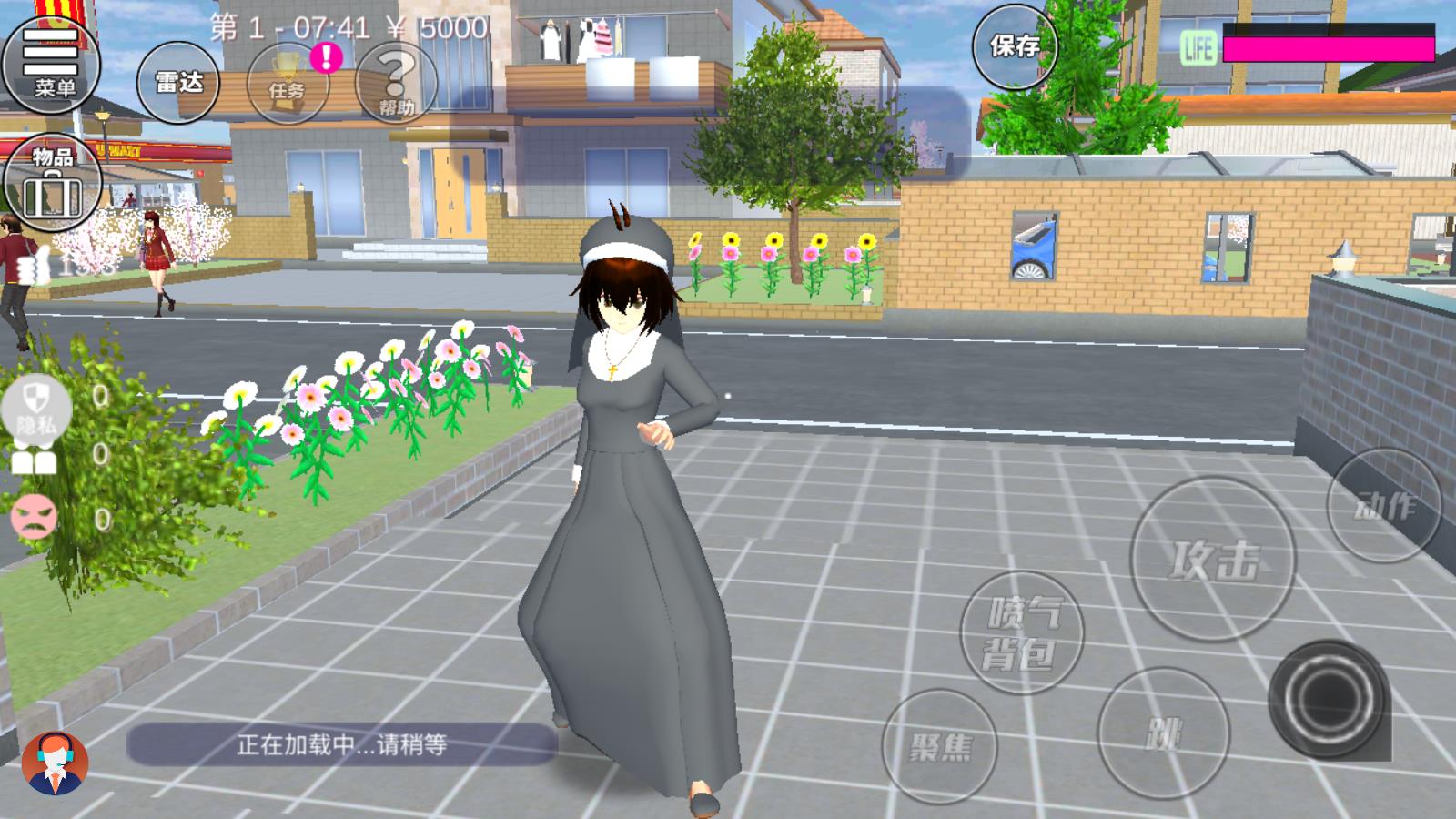This screenshot has width=1456, height=819.
Task: Show the 帮助 help screen
Action: tap(396, 83)
